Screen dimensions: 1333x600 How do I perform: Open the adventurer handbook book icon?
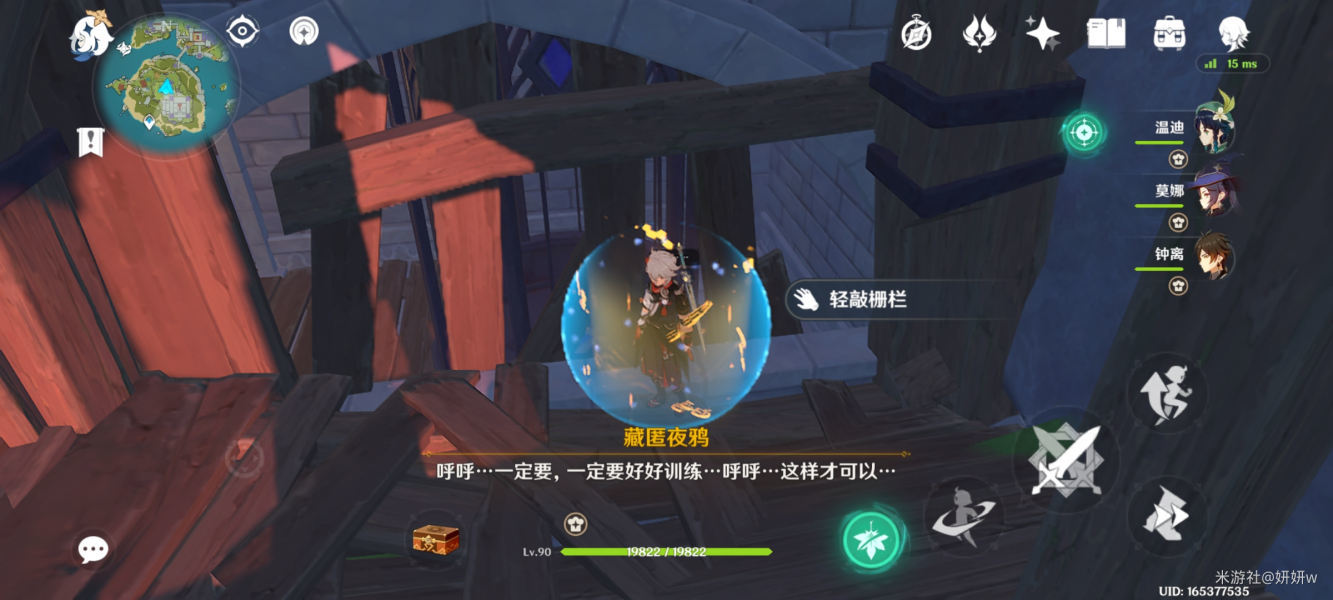[1106, 33]
